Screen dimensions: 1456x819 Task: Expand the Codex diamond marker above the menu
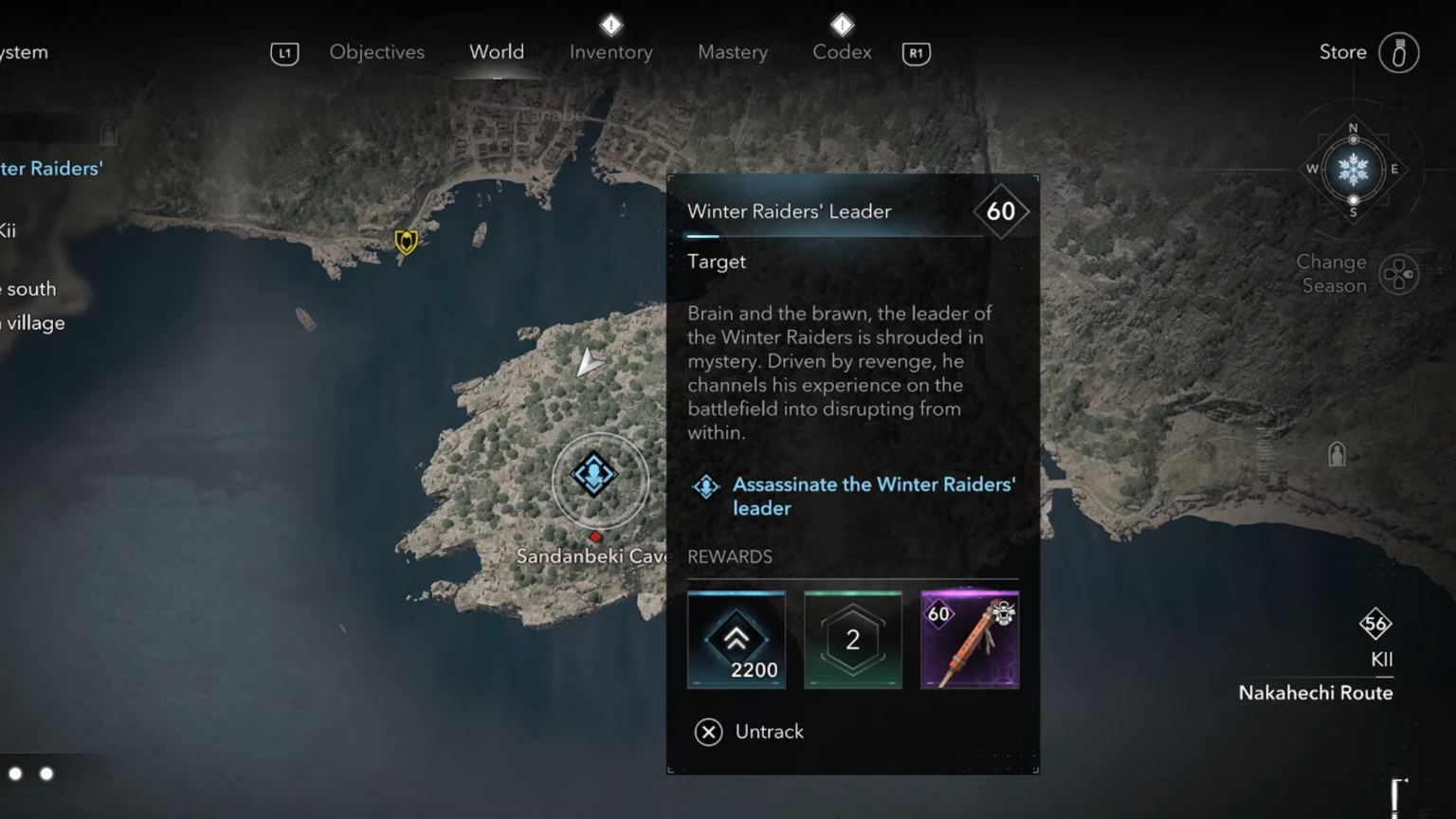click(x=842, y=25)
